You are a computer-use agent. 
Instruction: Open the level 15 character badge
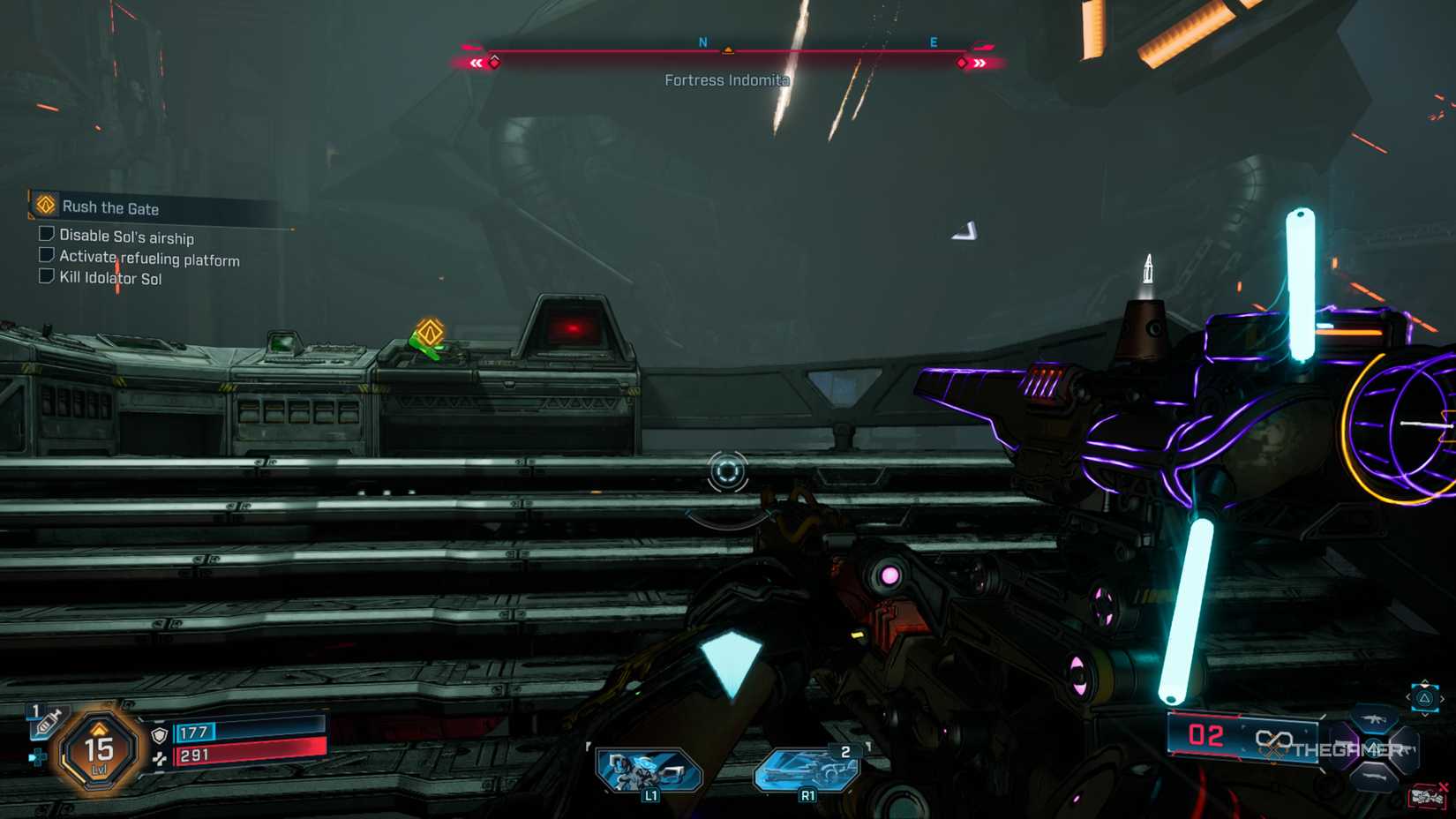click(x=99, y=752)
